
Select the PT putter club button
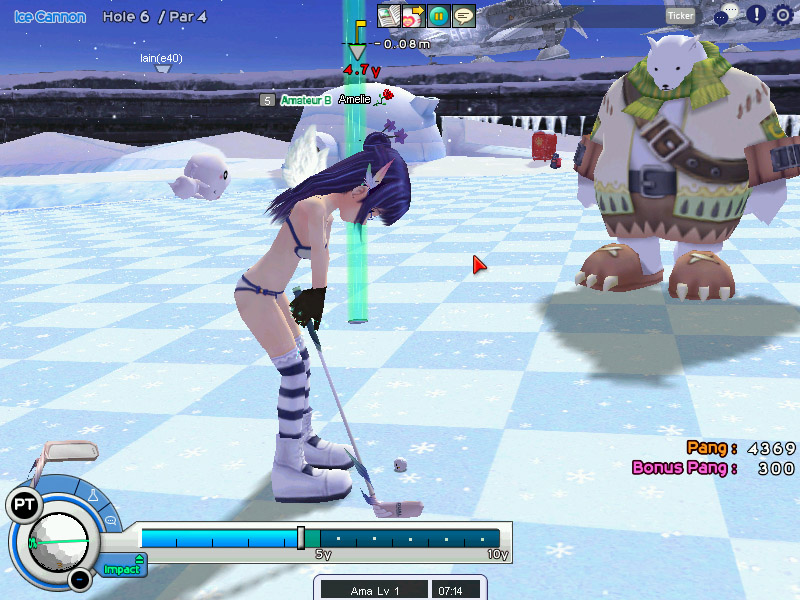pos(22,505)
